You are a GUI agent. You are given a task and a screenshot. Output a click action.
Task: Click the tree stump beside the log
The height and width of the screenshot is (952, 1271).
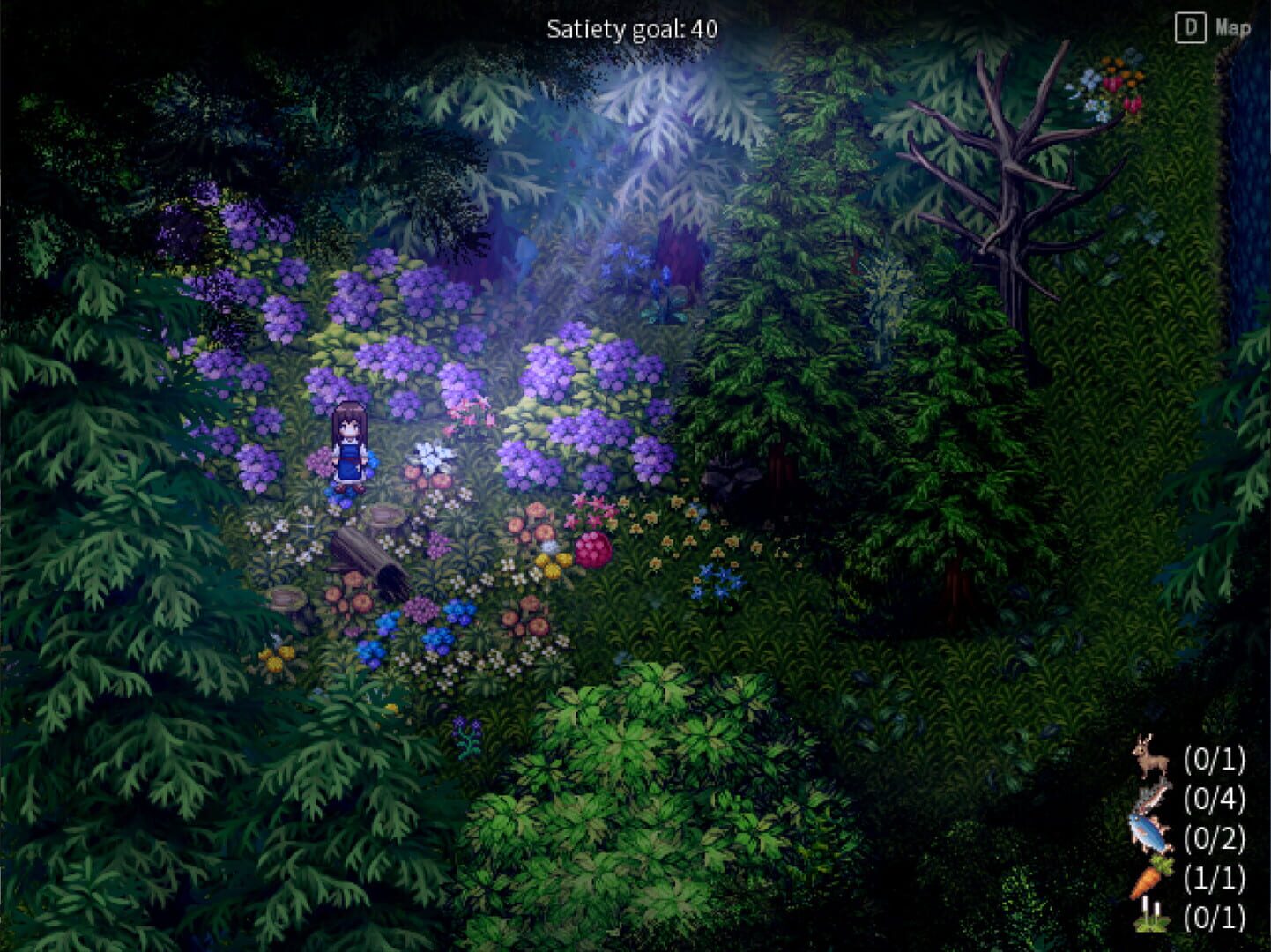383,517
